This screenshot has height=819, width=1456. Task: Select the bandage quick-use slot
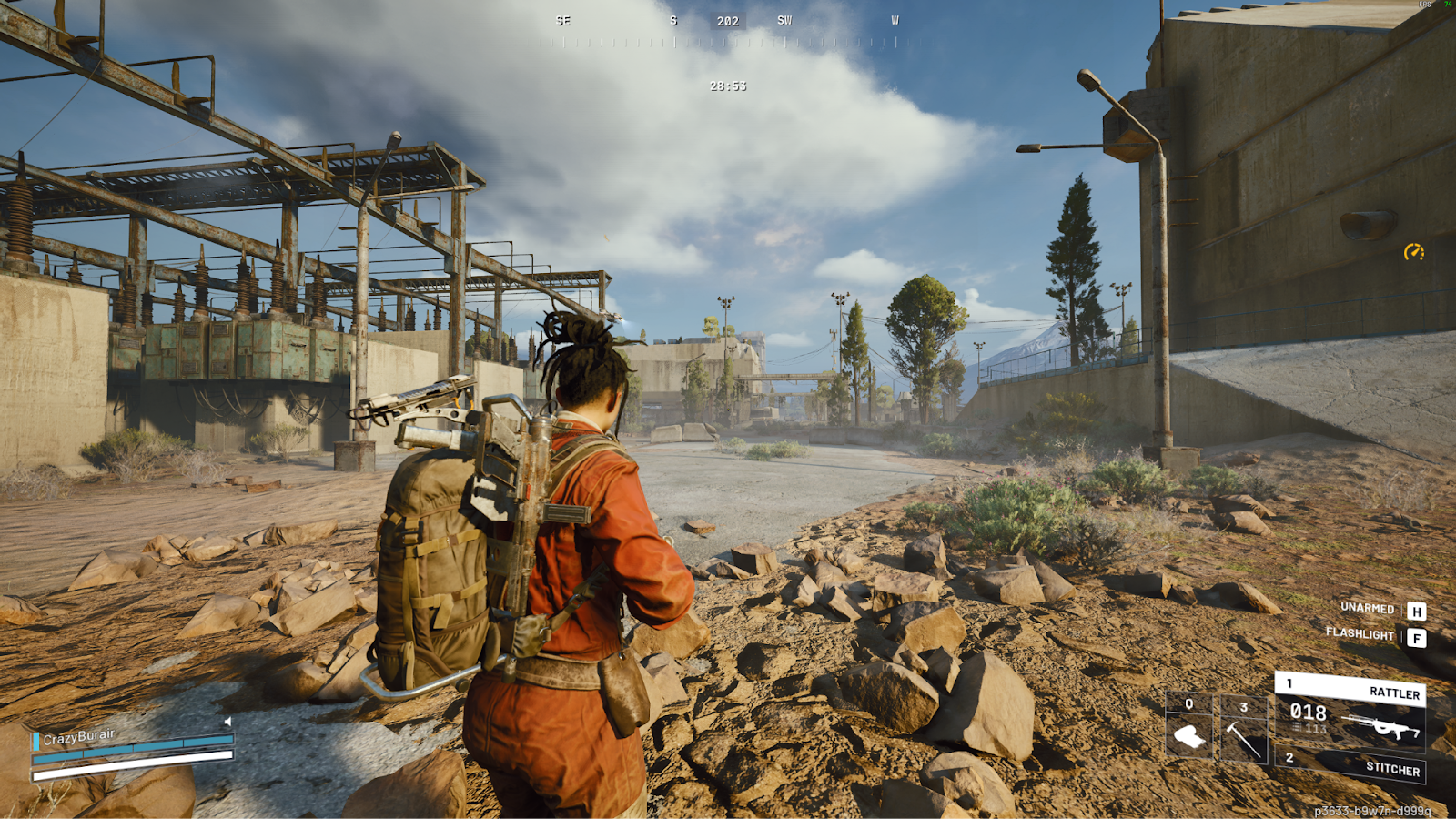pyautogui.click(x=1188, y=726)
